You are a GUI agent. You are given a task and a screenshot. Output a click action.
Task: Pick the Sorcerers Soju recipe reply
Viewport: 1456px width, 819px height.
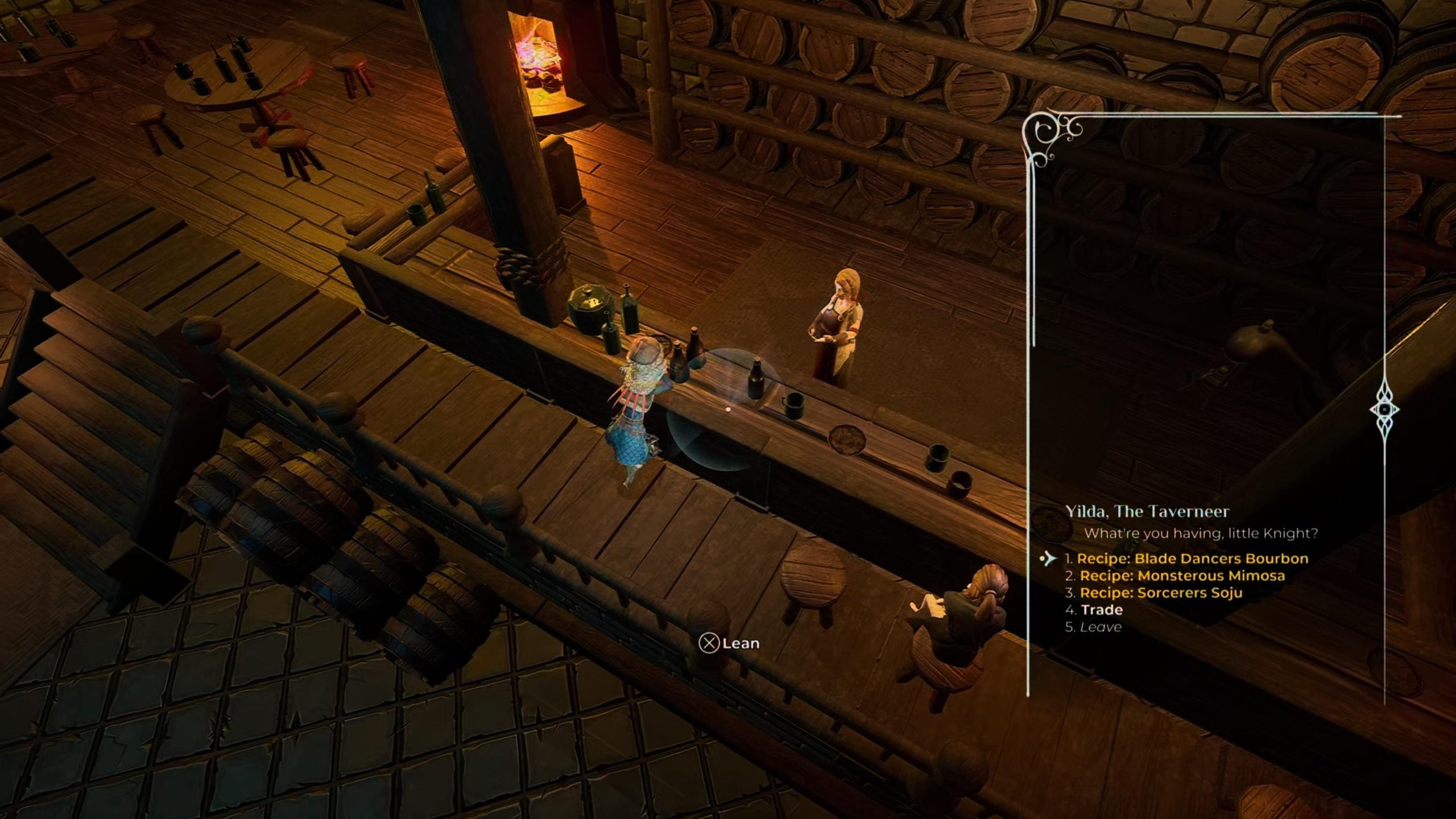click(x=1161, y=593)
